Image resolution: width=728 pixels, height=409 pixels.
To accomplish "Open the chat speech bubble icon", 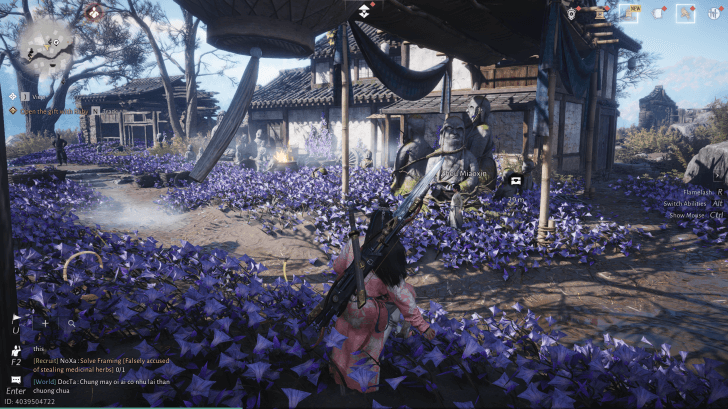I will (x=16, y=379).
